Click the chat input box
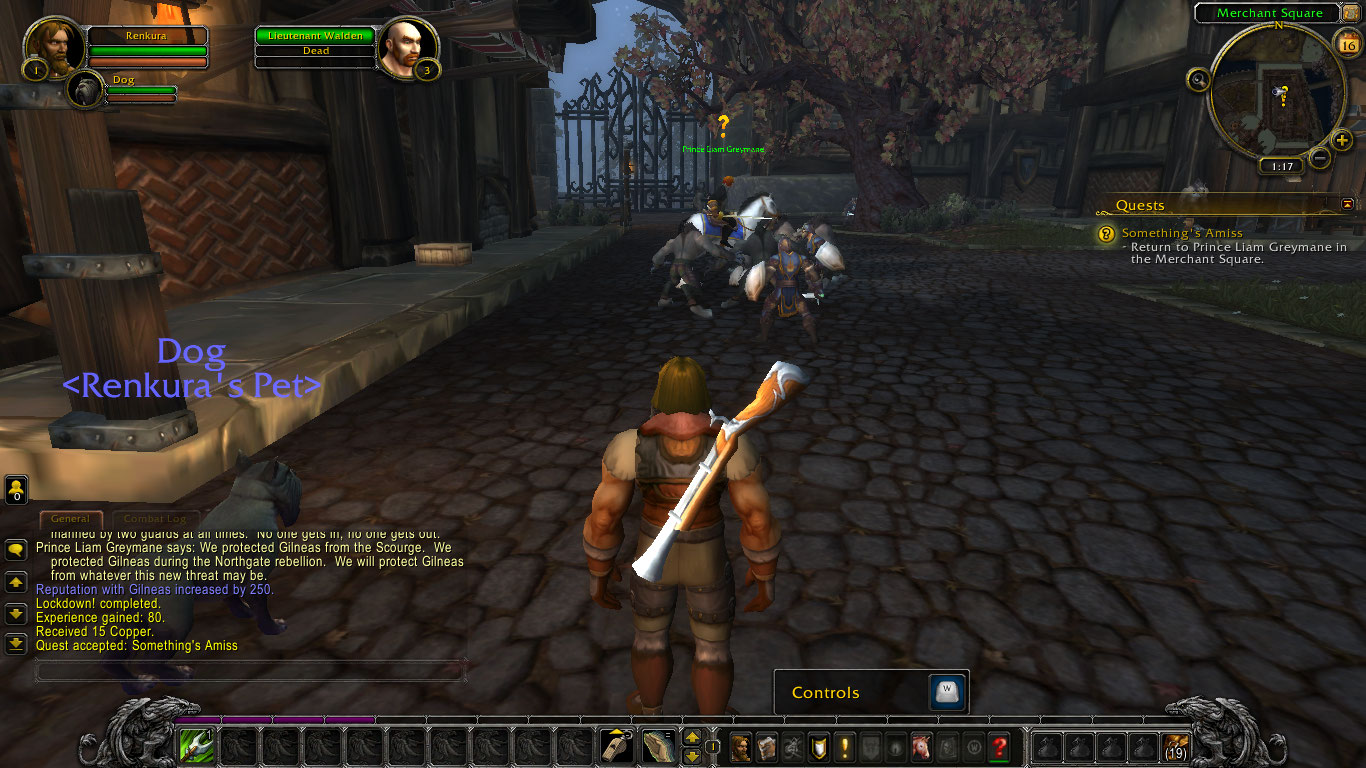1366x768 pixels. 250,670
